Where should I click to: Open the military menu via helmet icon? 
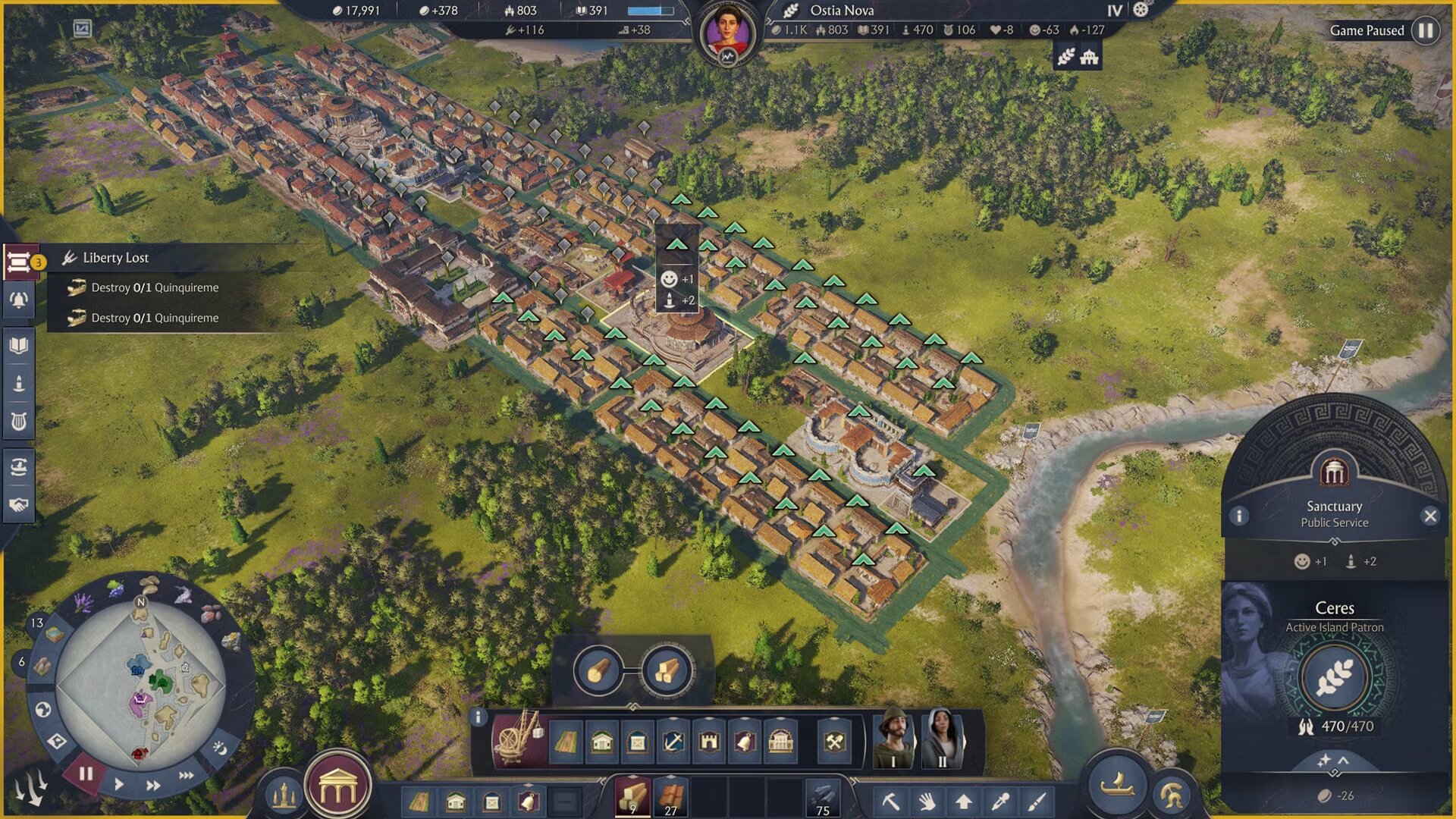click(x=1172, y=795)
